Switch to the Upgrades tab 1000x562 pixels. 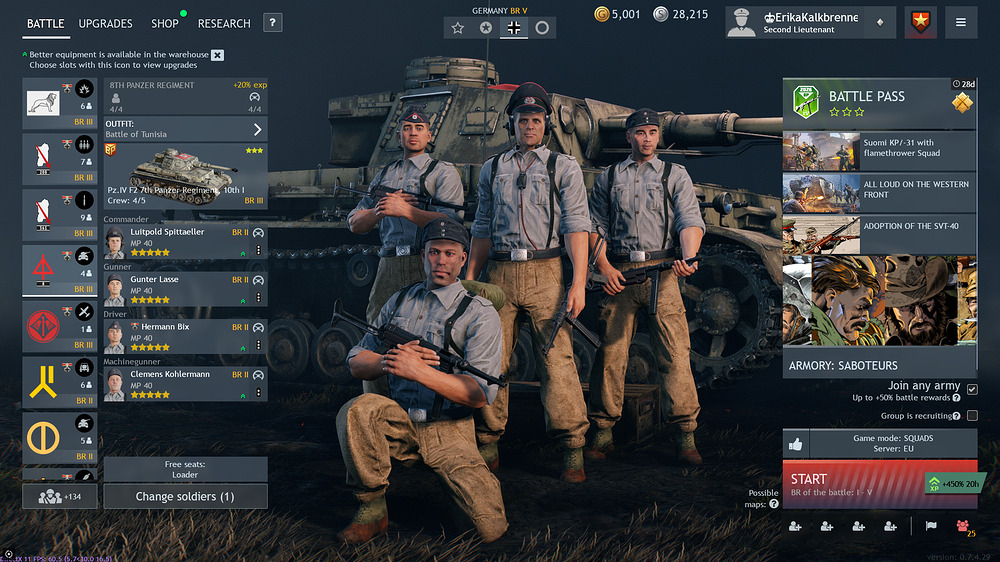pyautogui.click(x=105, y=23)
